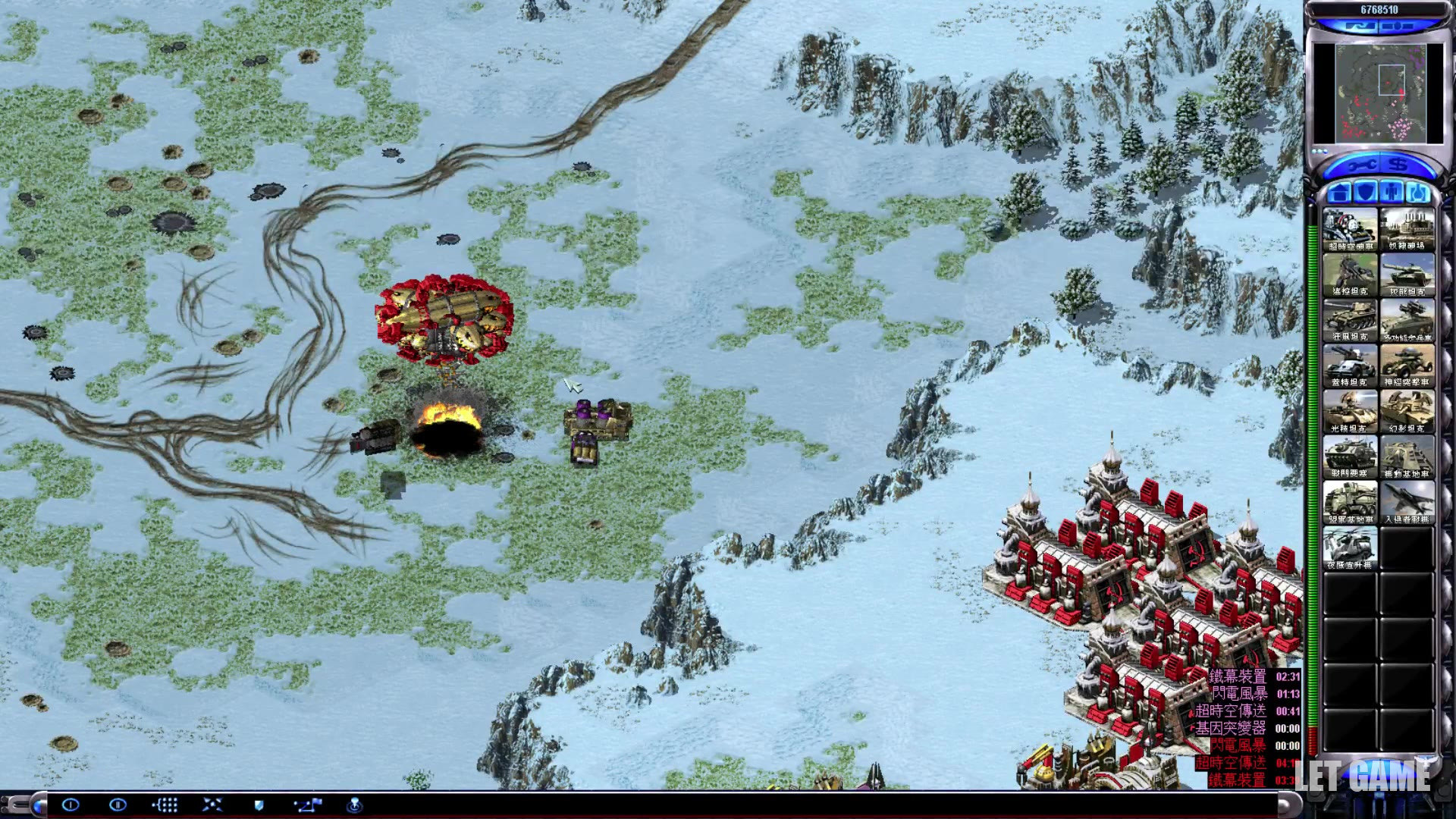Switch to the defenses shield tab
Screen dimensions: 1456x819
coord(1366,193)
